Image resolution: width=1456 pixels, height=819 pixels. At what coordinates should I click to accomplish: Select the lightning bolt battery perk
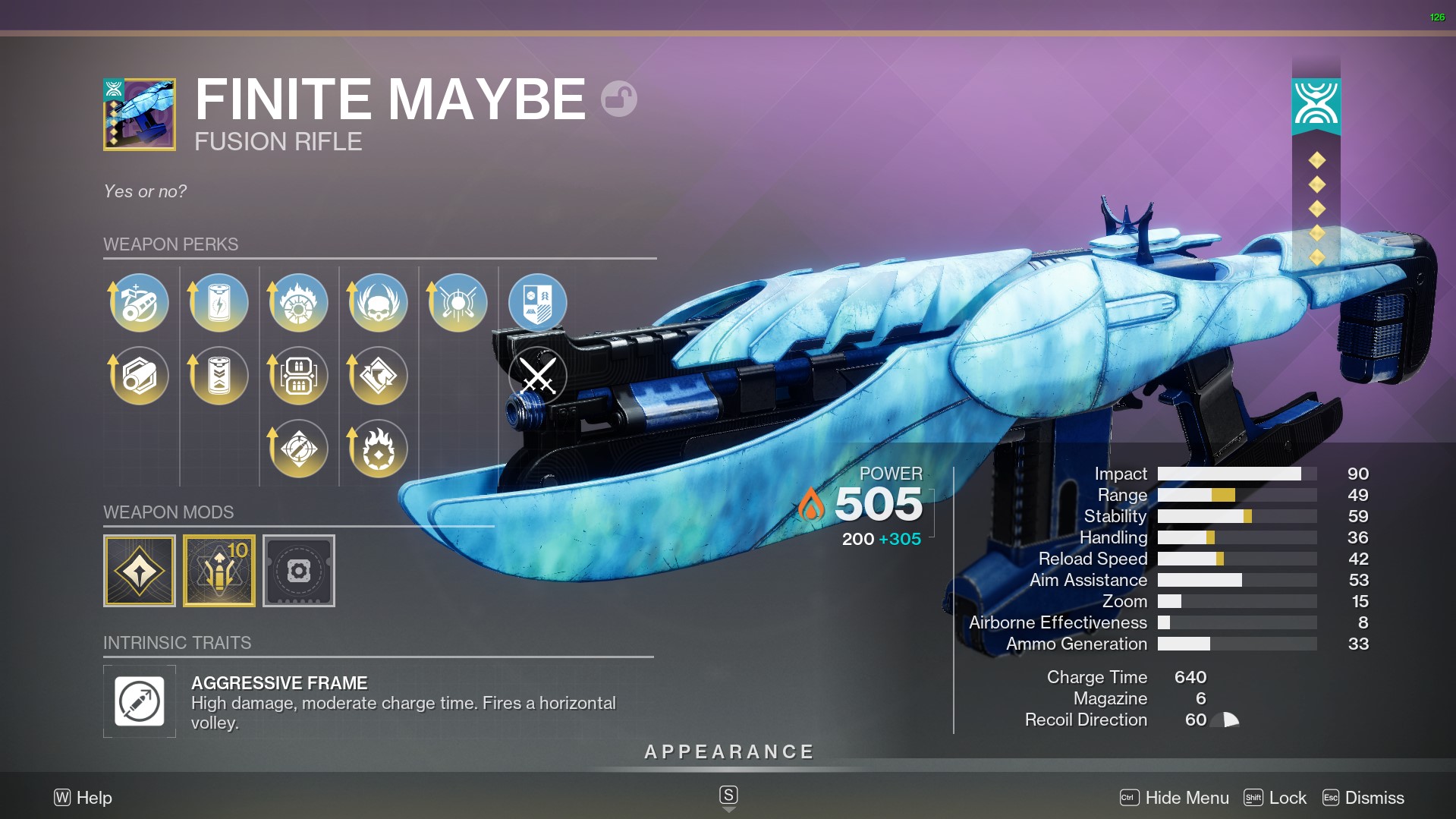coord(219,303)
